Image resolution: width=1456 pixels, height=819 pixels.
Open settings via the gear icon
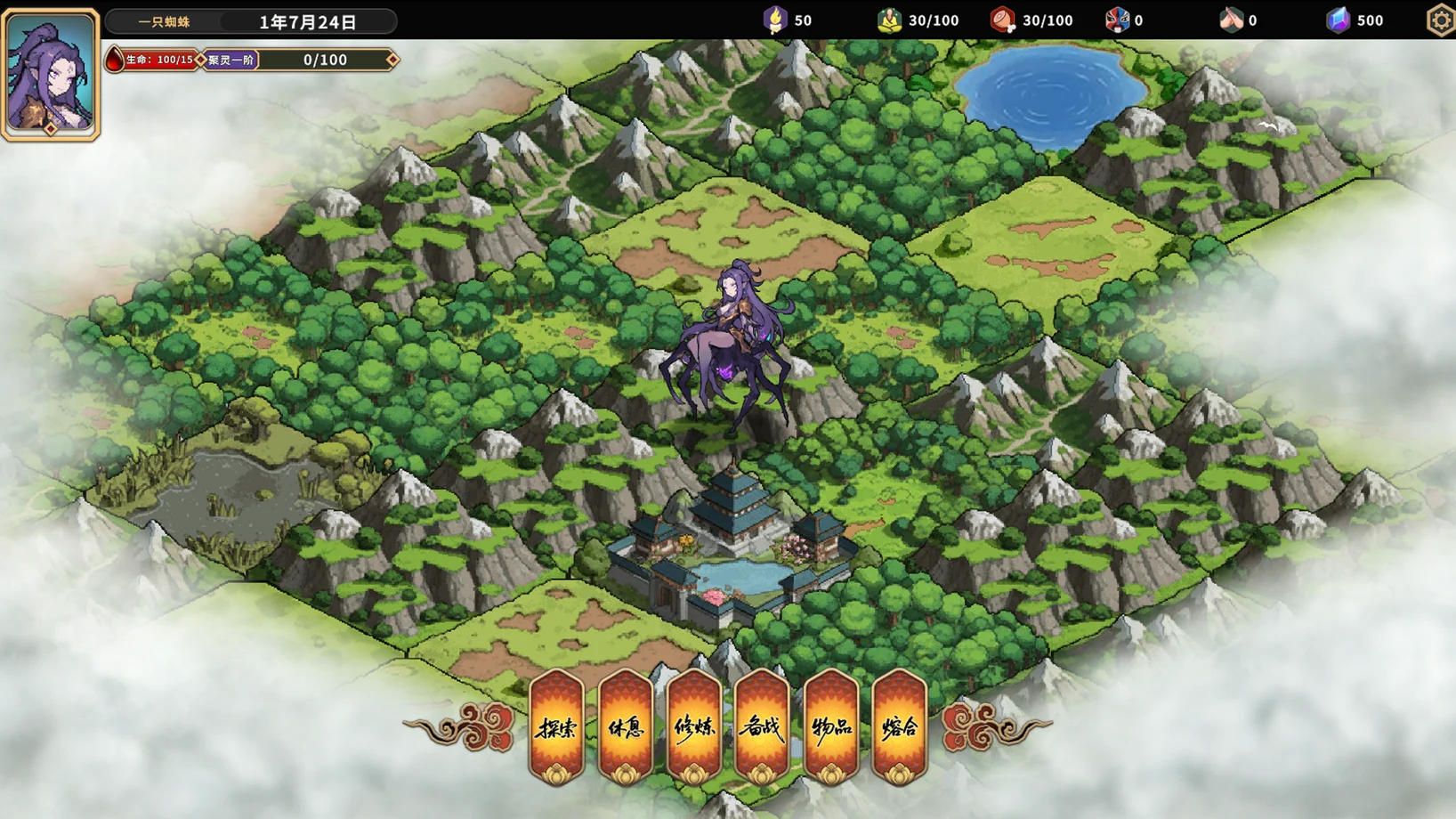click(1441, 20)
